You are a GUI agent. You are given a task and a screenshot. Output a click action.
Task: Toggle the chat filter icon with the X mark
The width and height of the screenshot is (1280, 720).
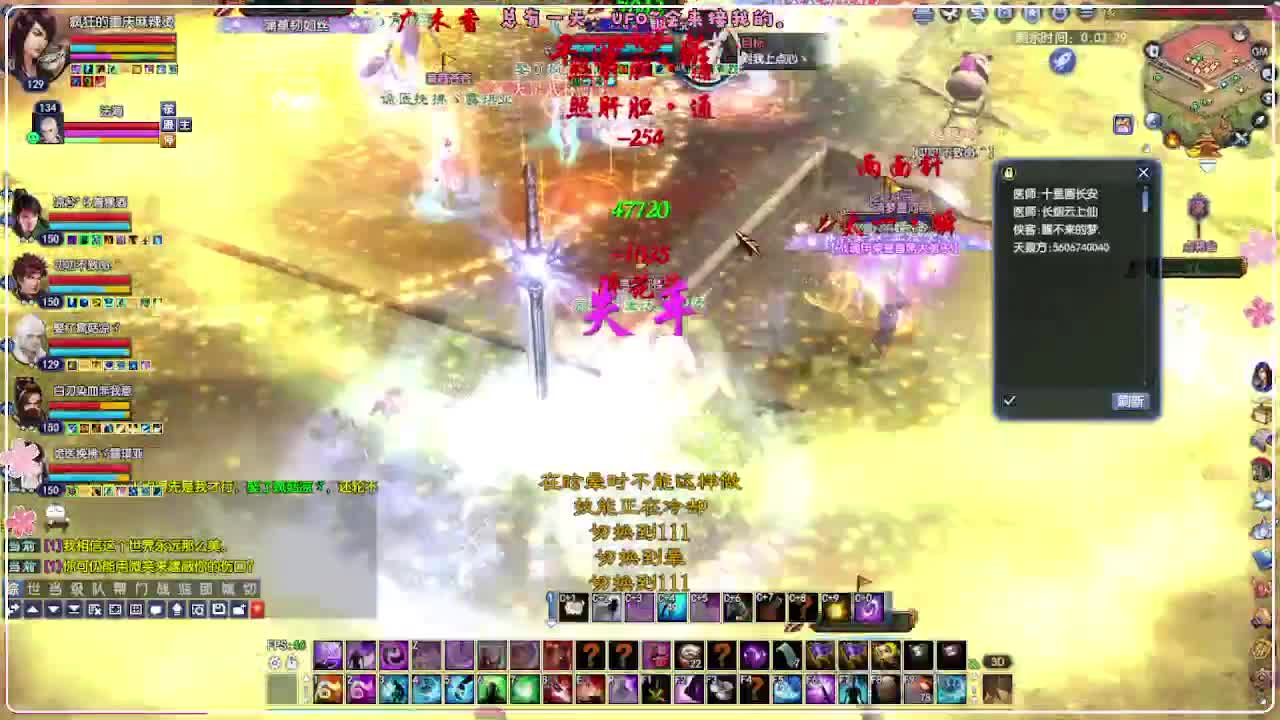(94, 610)
